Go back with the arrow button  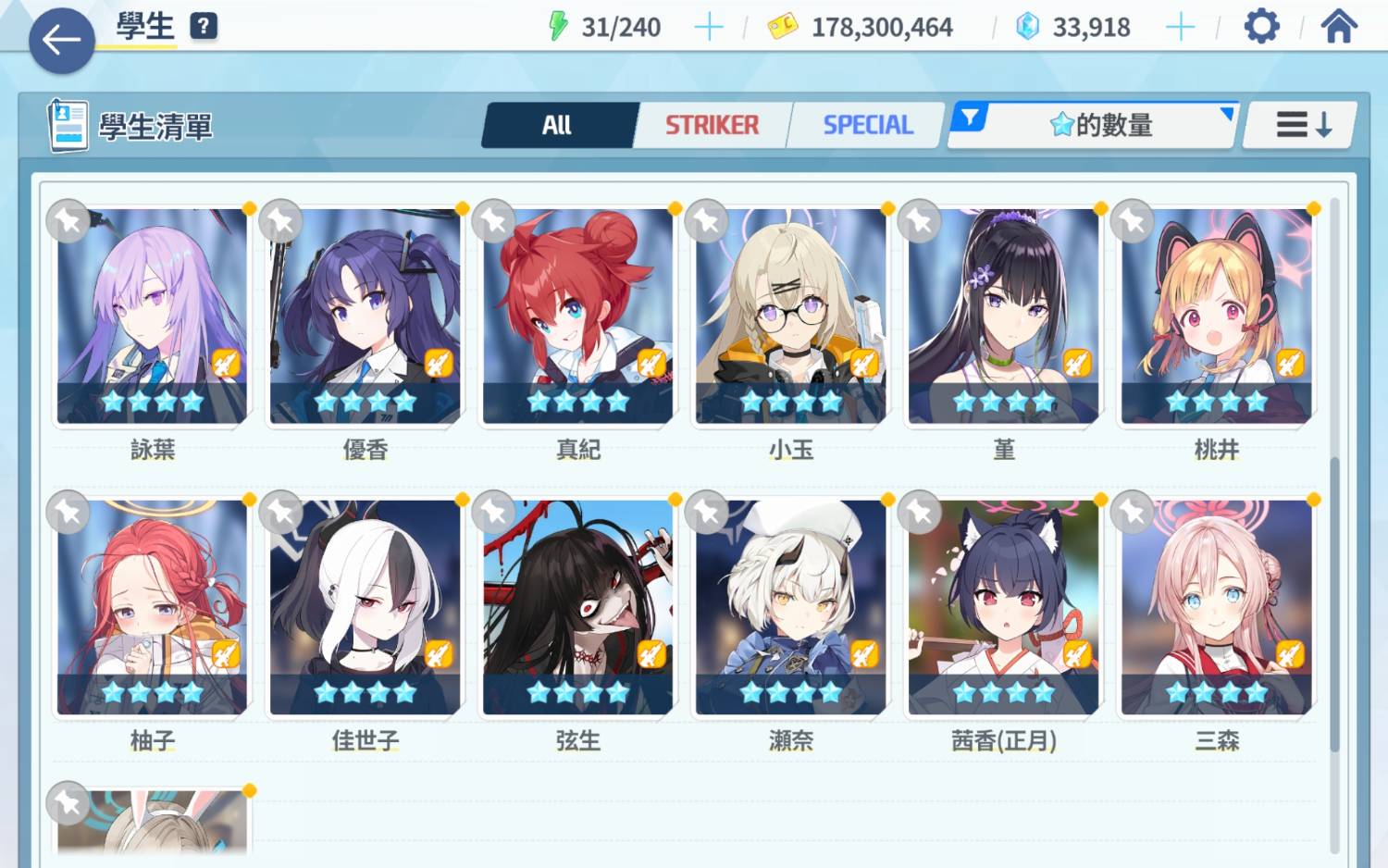(61, 40)
